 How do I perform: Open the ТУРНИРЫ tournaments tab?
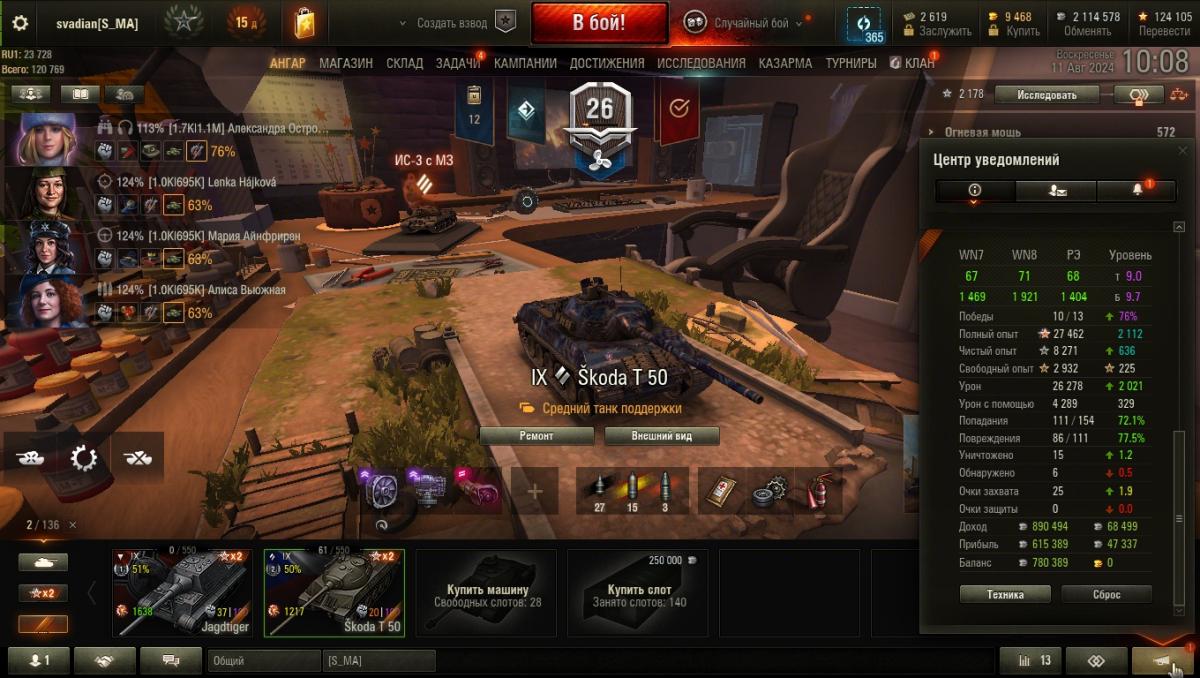point(851,63)
